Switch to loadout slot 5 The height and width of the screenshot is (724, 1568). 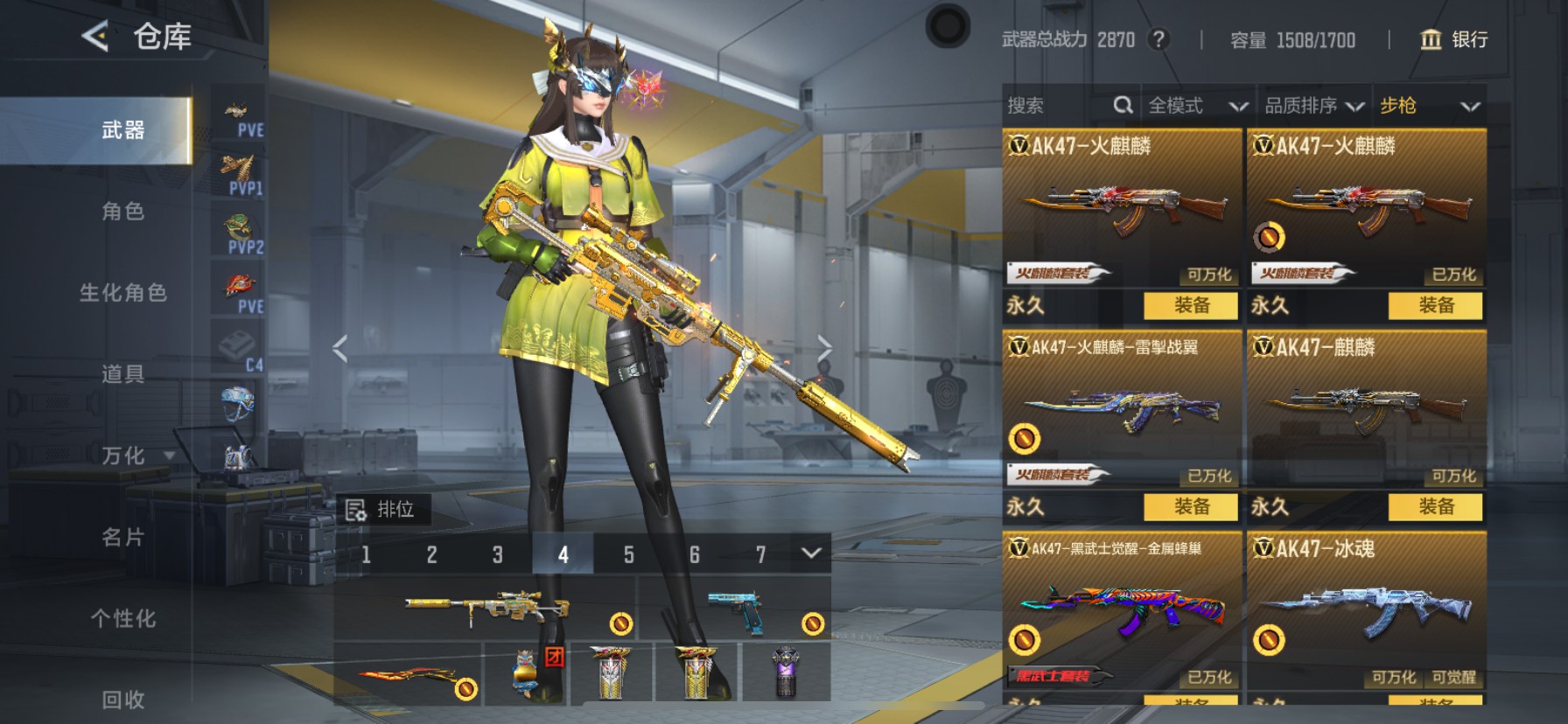pyautogui.click(x=628, y=554)
